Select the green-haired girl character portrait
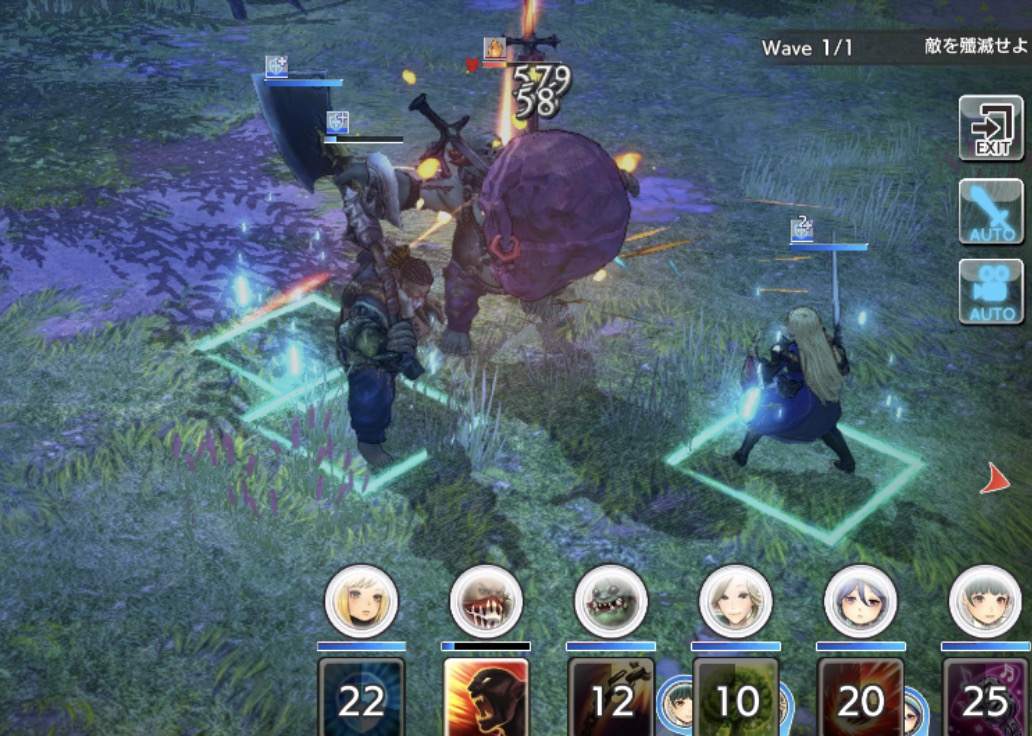 pyautogui.click(x=985, y=601)
